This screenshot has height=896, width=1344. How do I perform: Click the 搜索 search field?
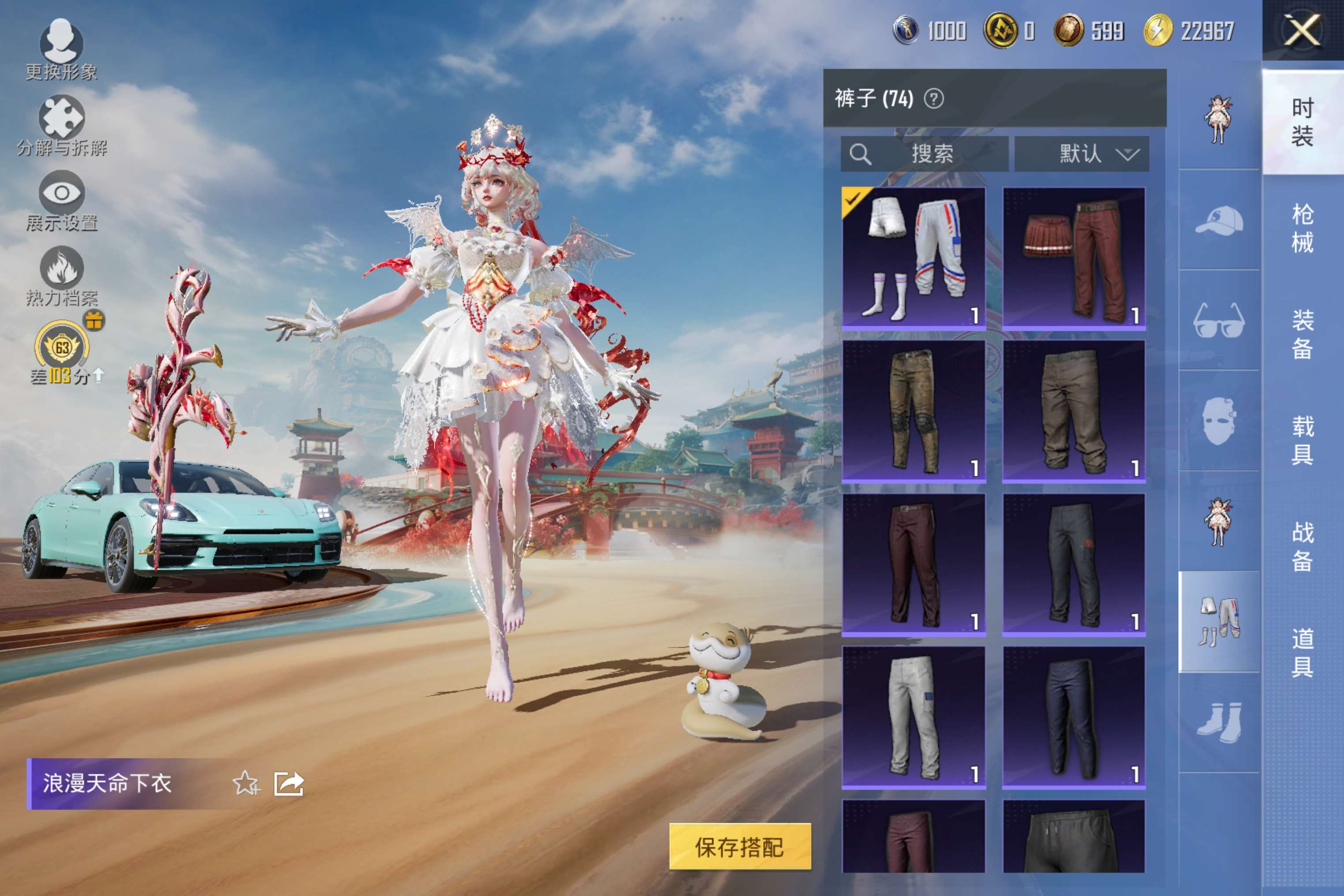[924, 154]
